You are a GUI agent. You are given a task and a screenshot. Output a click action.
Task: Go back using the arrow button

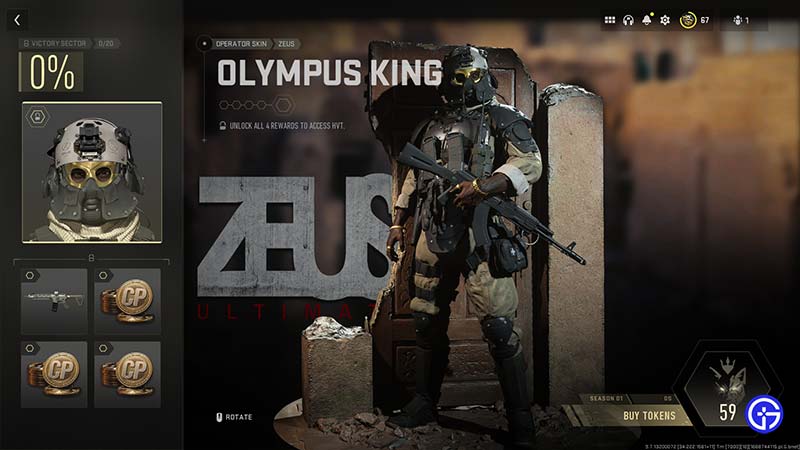[x=18, y=20]
